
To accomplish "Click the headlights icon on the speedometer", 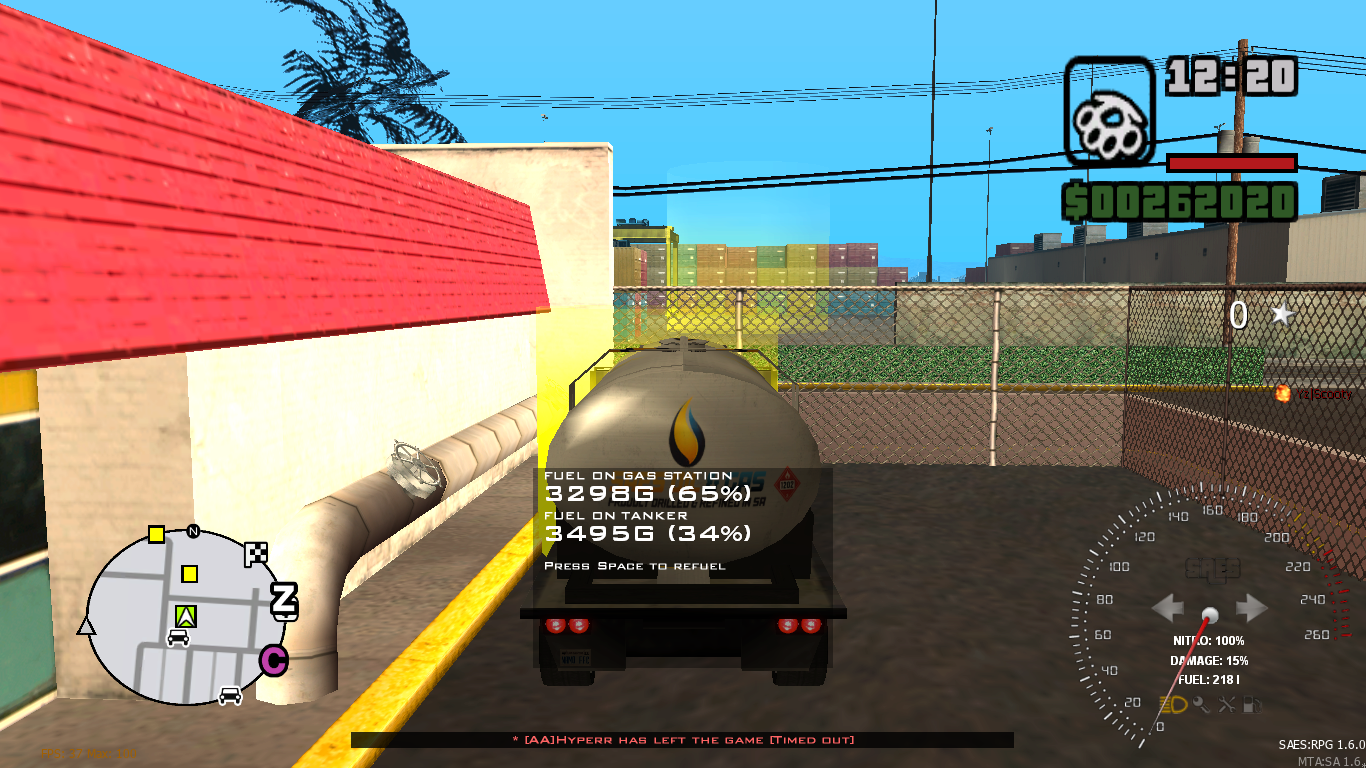I will pyautogui.click(x=1172, y=704).
